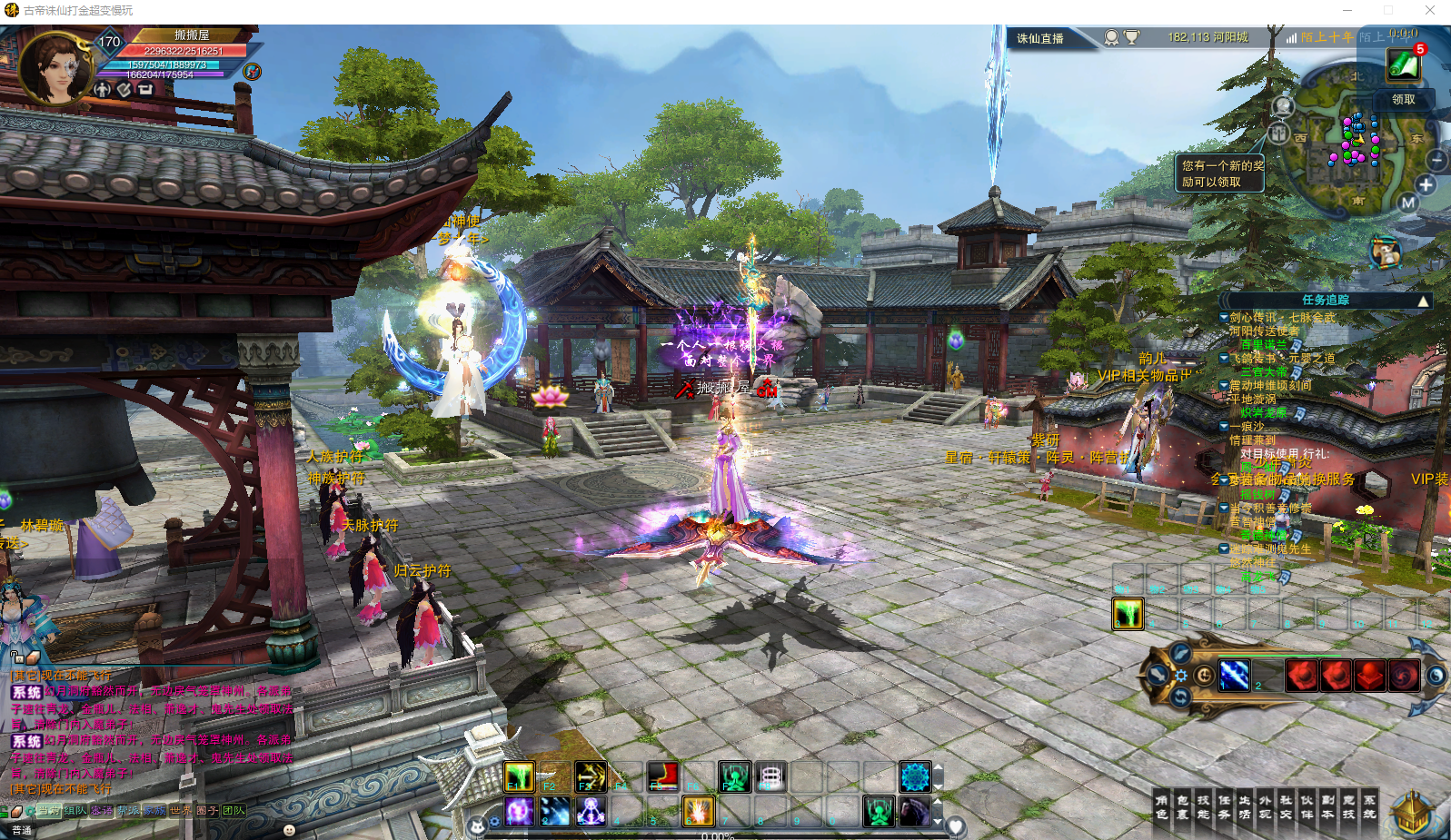
Task: Open the 包裹 inventory bag
Action: pos(1182,807)
